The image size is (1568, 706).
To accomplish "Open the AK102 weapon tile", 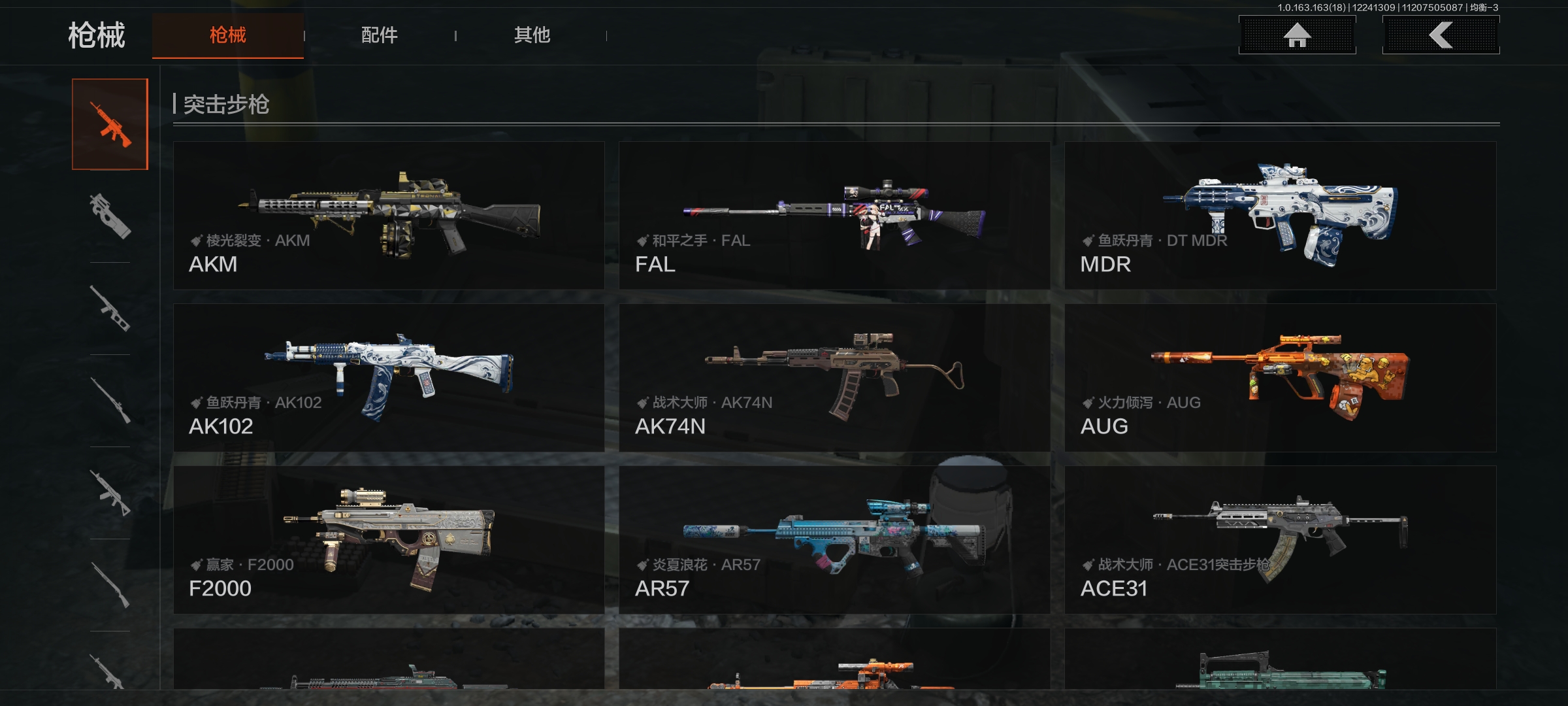I will 389,378.
